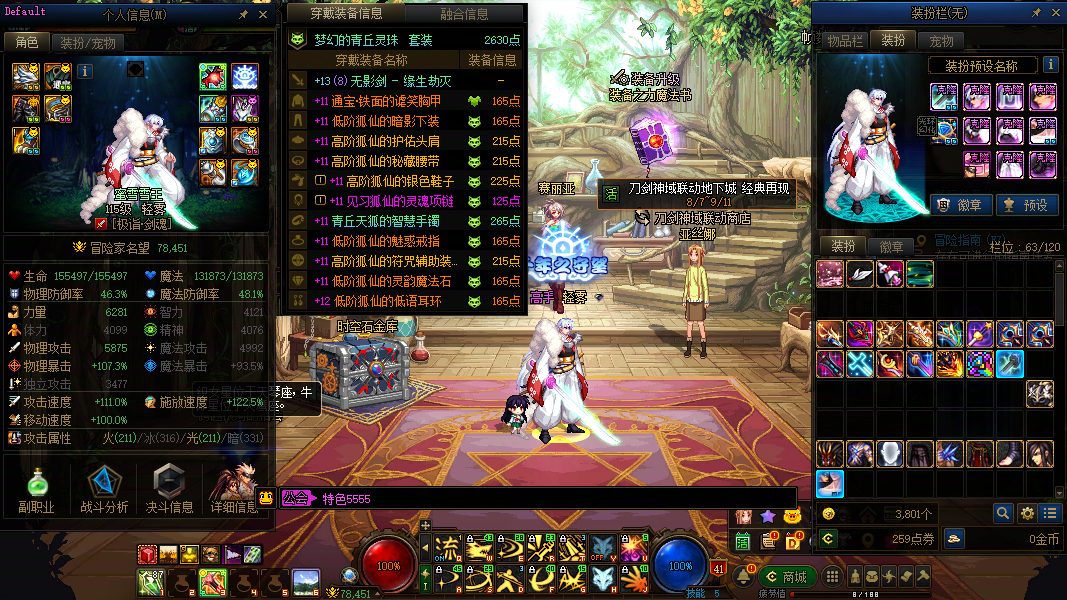Show 详细信息 detailed info
Viewport: 1067px width, 600px height.
pos(235,490)
